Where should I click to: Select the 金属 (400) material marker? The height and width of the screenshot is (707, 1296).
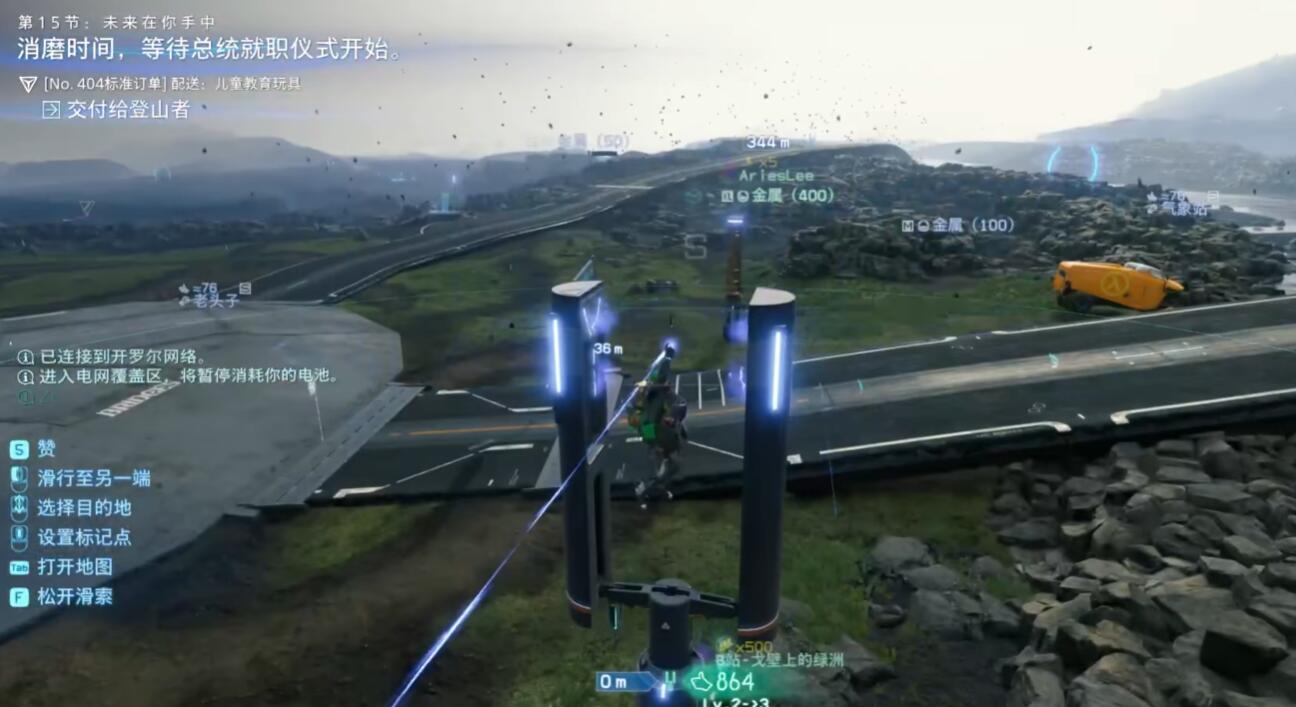[784, 196]
